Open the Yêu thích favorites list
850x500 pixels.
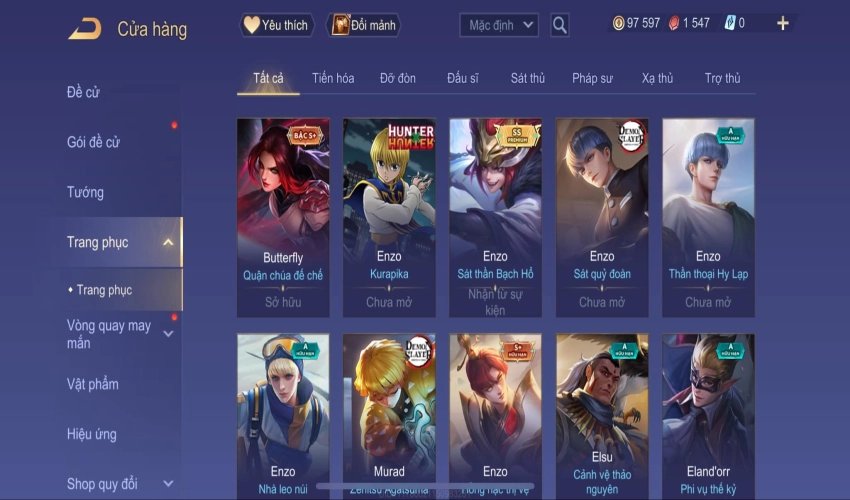277,25
